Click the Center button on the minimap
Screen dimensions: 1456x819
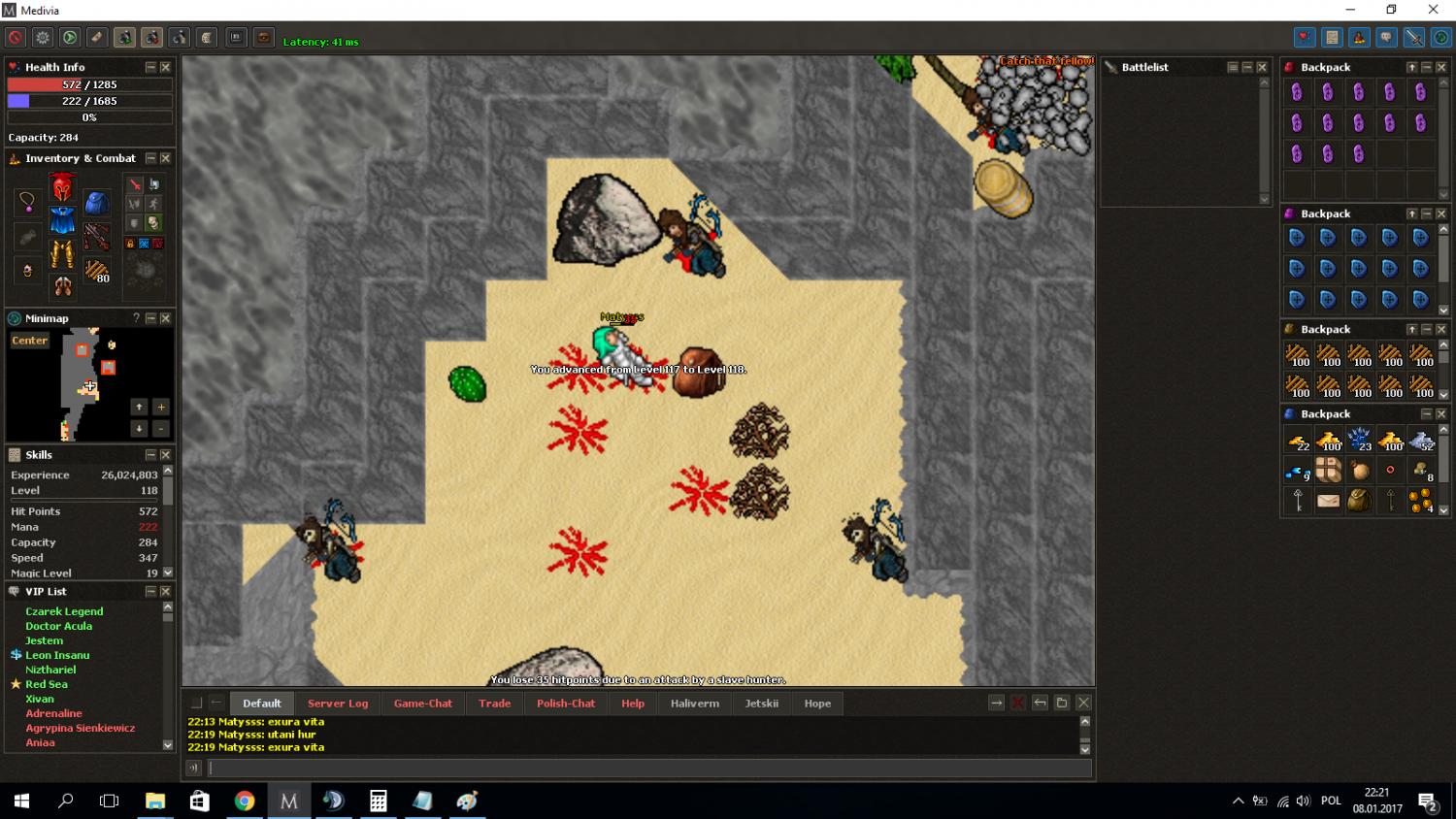[x=29, y=341]
